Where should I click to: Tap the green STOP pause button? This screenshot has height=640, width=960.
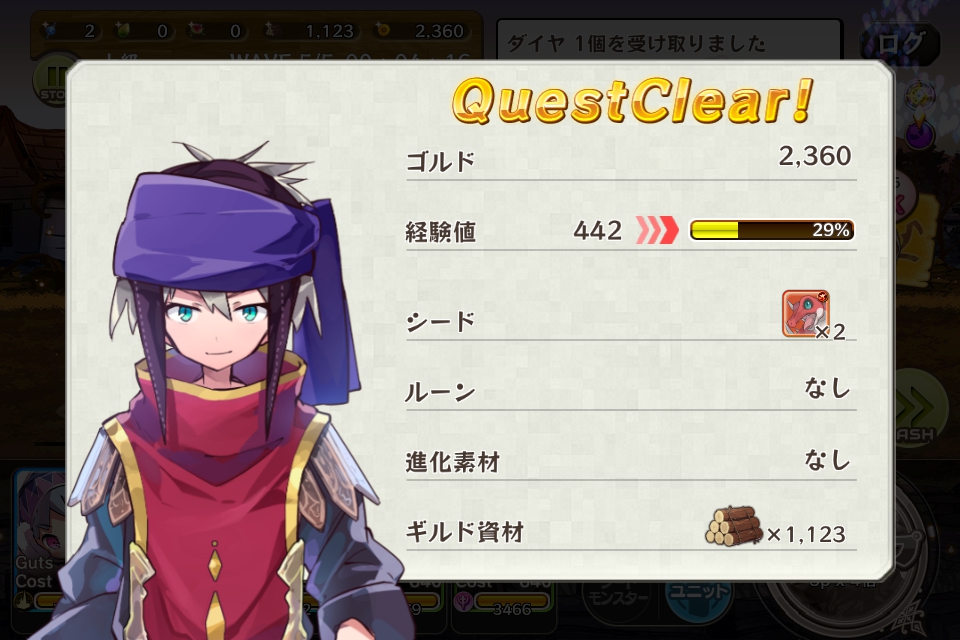coord(51,77)
